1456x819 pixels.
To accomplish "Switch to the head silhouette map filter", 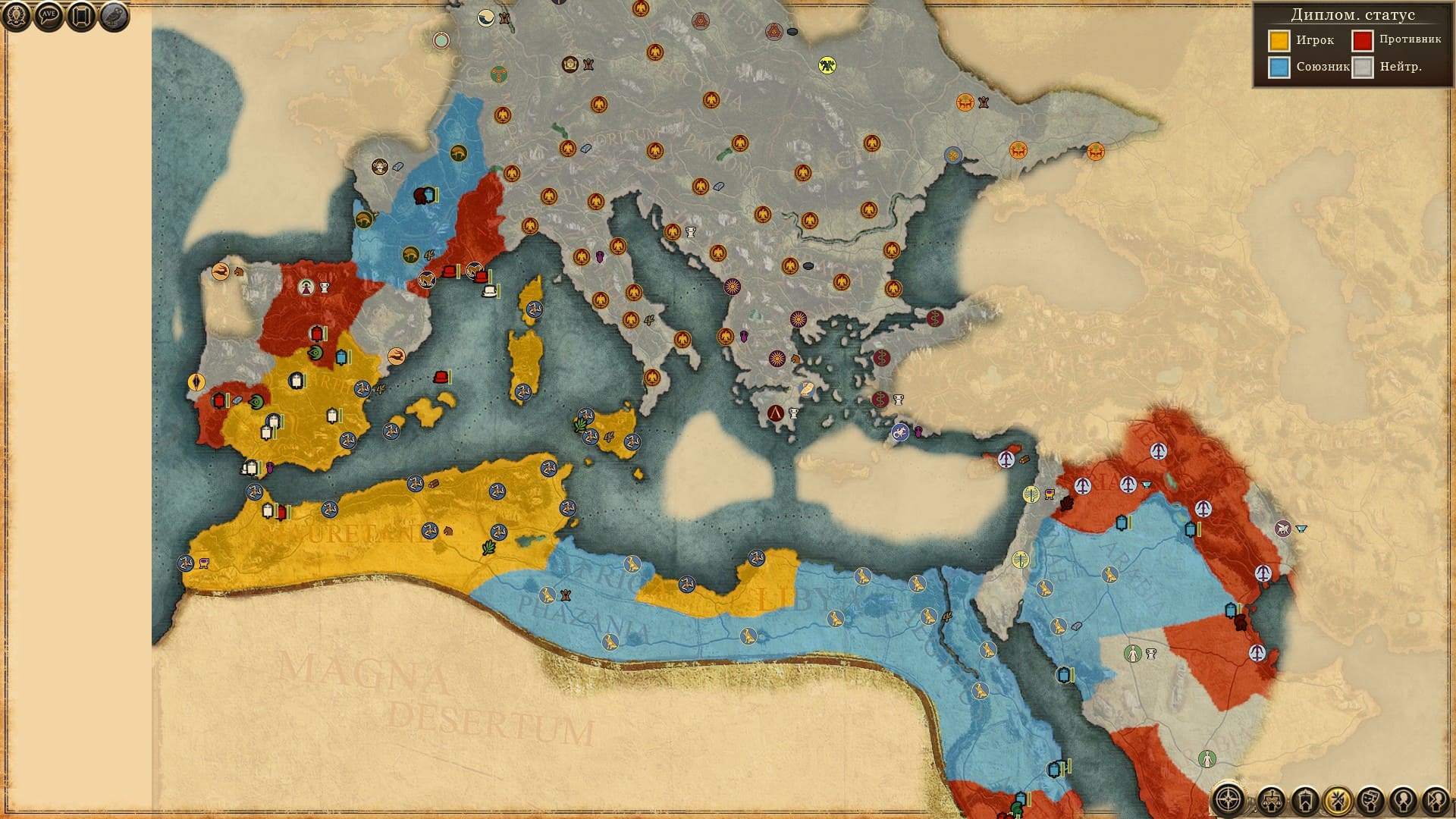I will coord(1403,800).
